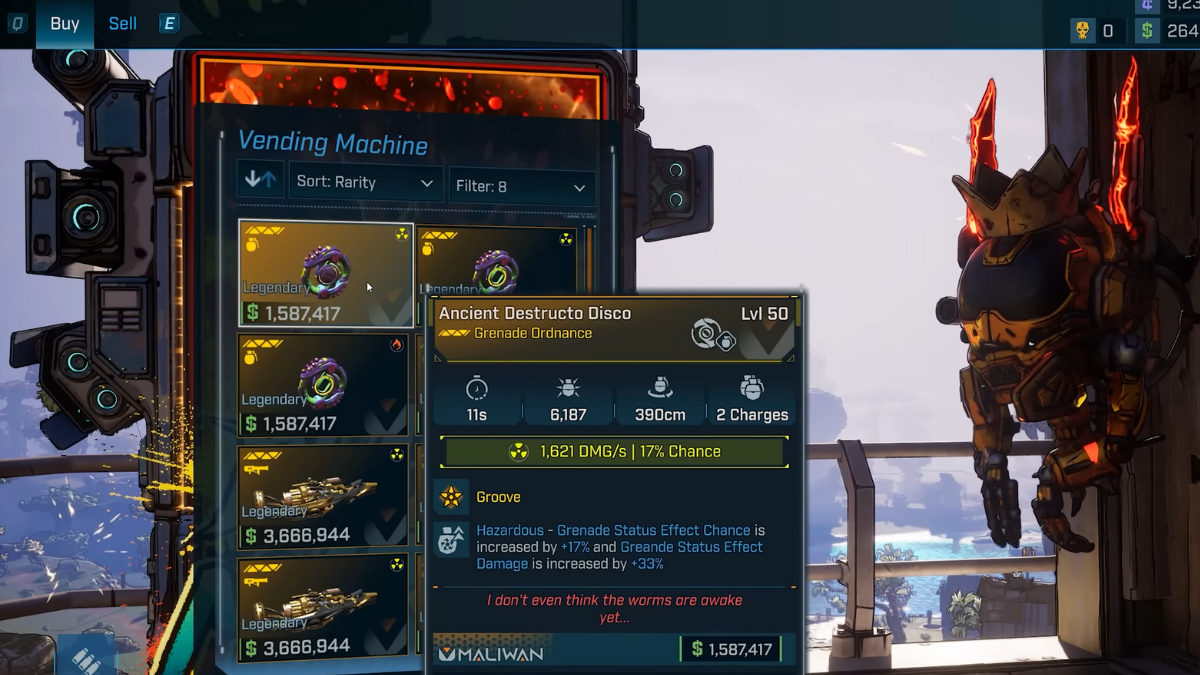Switch to the Sell tab
The image size is (1200, 675).
pos(122,24)
